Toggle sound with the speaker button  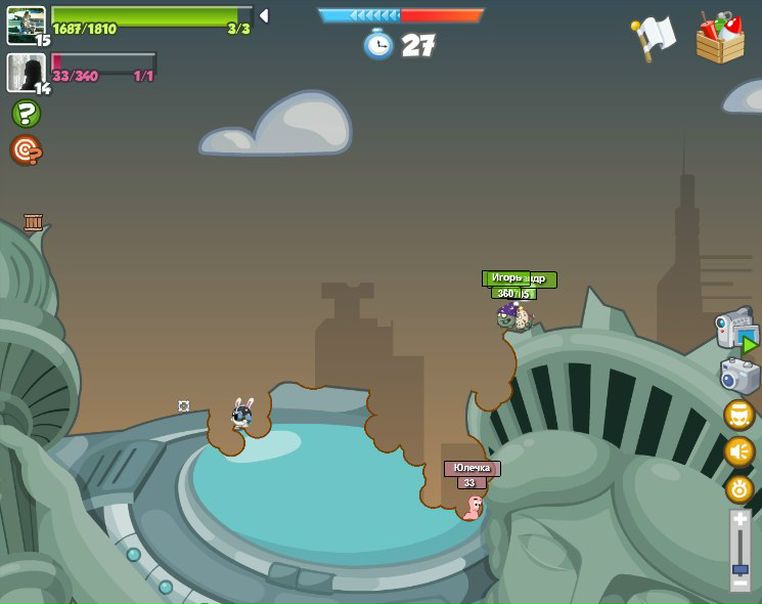[739, 452]
